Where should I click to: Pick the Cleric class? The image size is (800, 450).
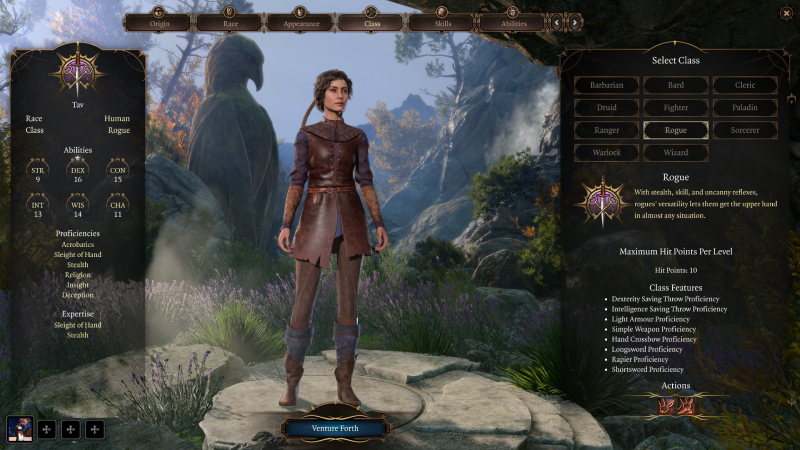[745, 85]
